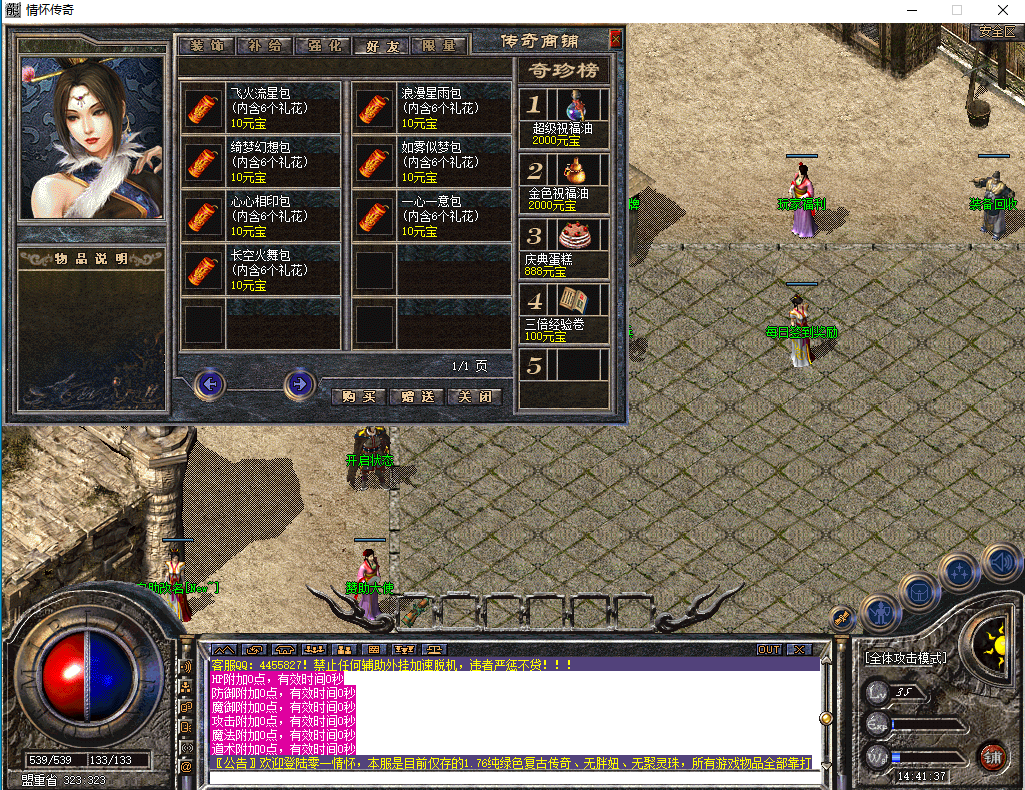The height and width of the screenshot is (790, 1025).
Task: Close the game window
Action: (x=1002, y=10)
